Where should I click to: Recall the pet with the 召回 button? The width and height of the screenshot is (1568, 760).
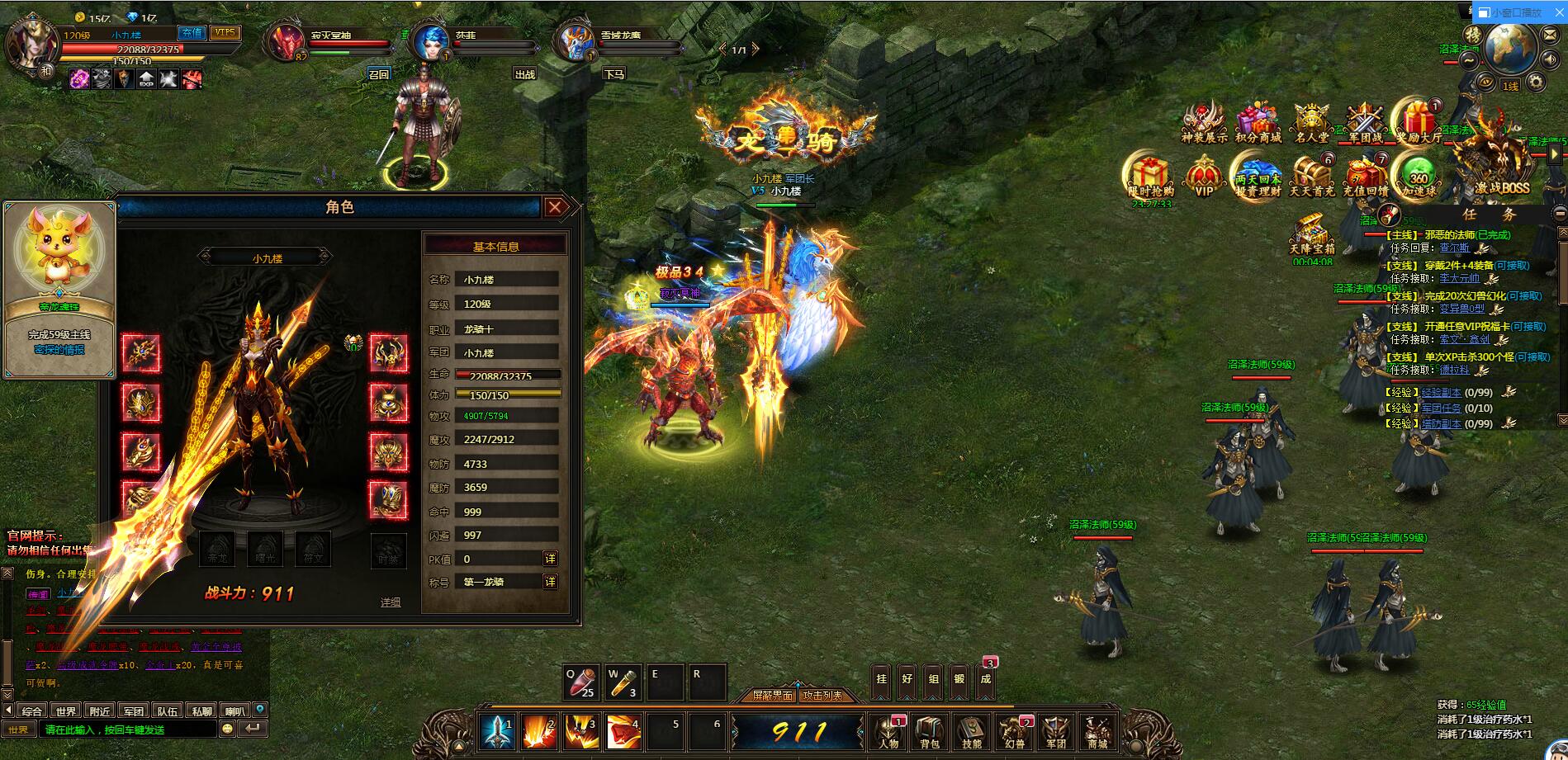(x=378, y=74)
